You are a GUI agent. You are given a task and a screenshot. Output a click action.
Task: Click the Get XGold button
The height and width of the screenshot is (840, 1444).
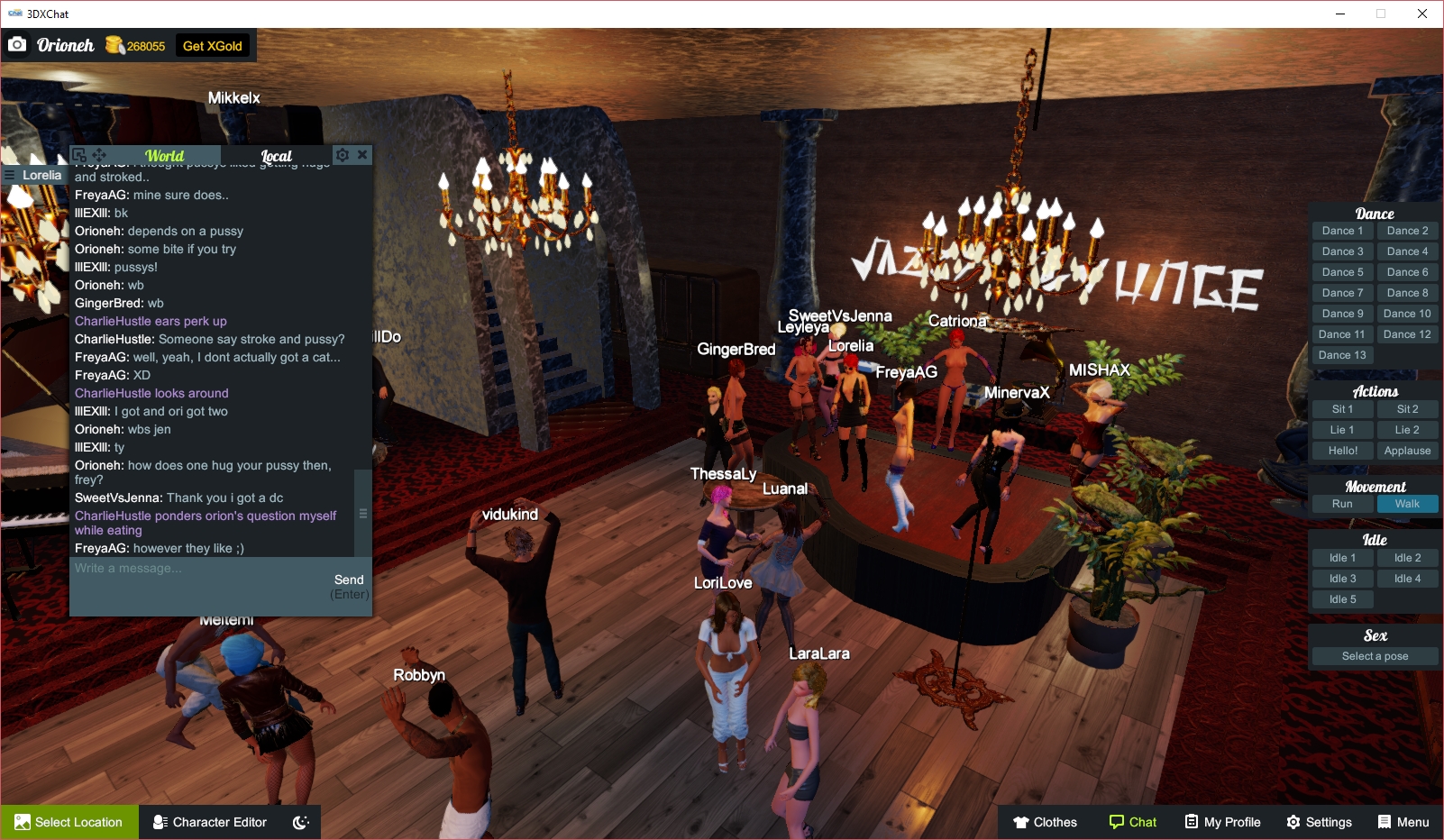[x=212, y=45]
